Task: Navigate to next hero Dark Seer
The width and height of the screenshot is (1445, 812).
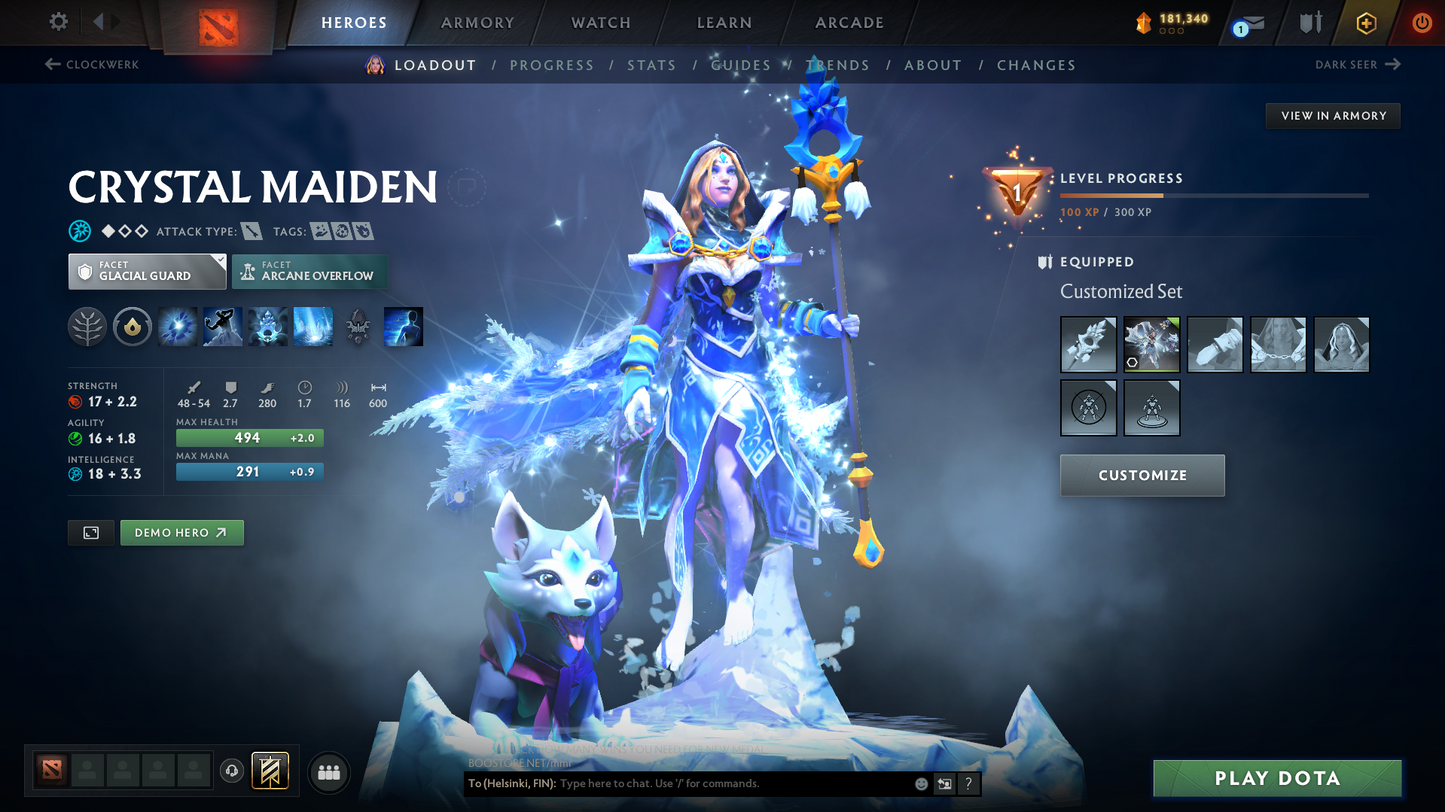Action: pos(1359,64)
